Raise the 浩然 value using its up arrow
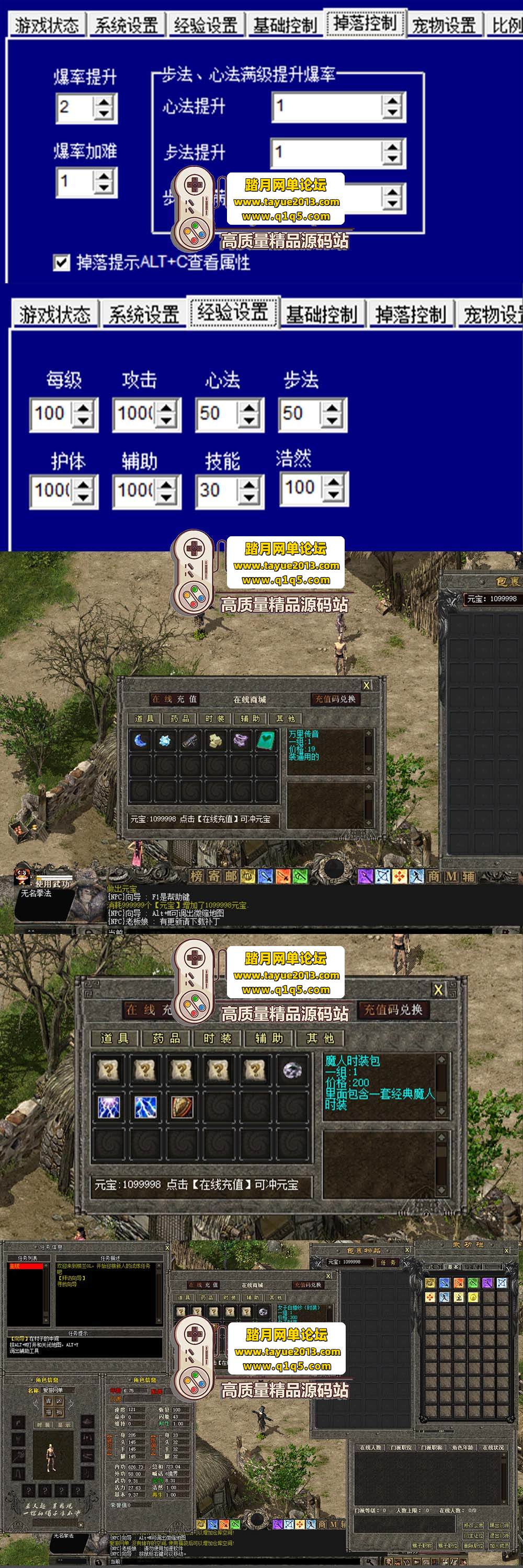The image size is (523, 1568). point(333,481)
